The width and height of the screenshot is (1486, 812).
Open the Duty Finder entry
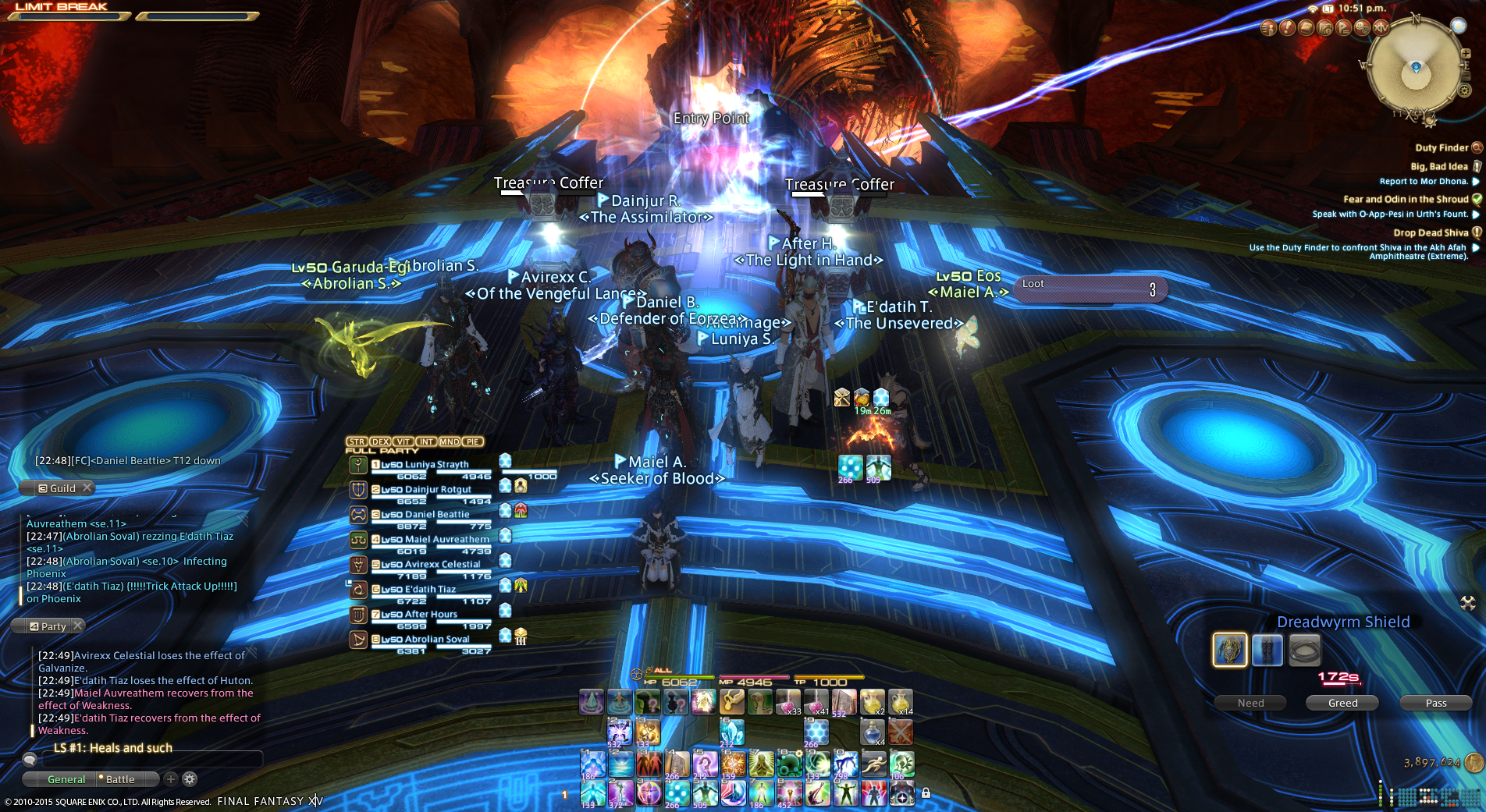1442,147
